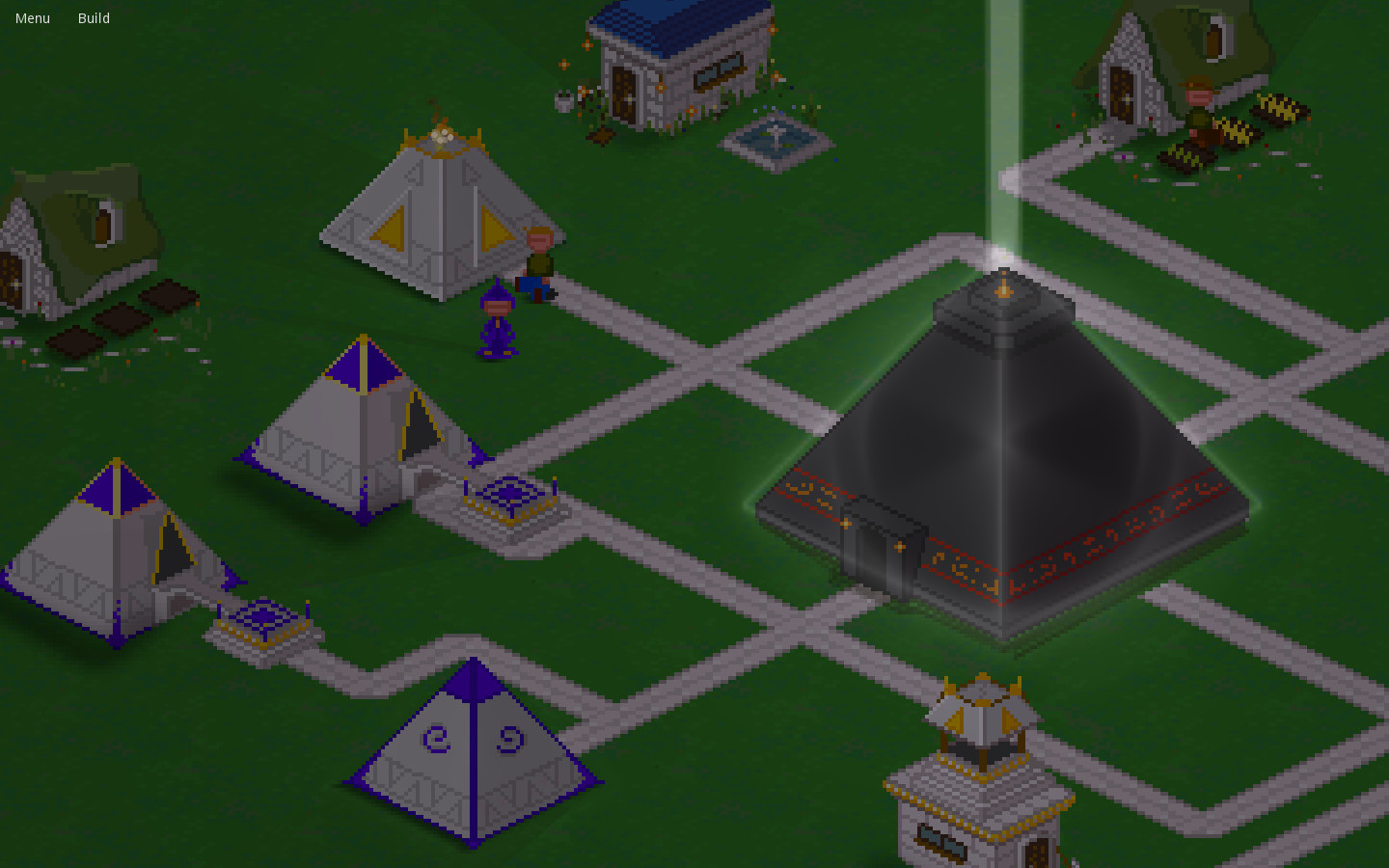The image size is (1389, 868).
Task: Click the water fountain near the top
Action: (x=776, y=145)
